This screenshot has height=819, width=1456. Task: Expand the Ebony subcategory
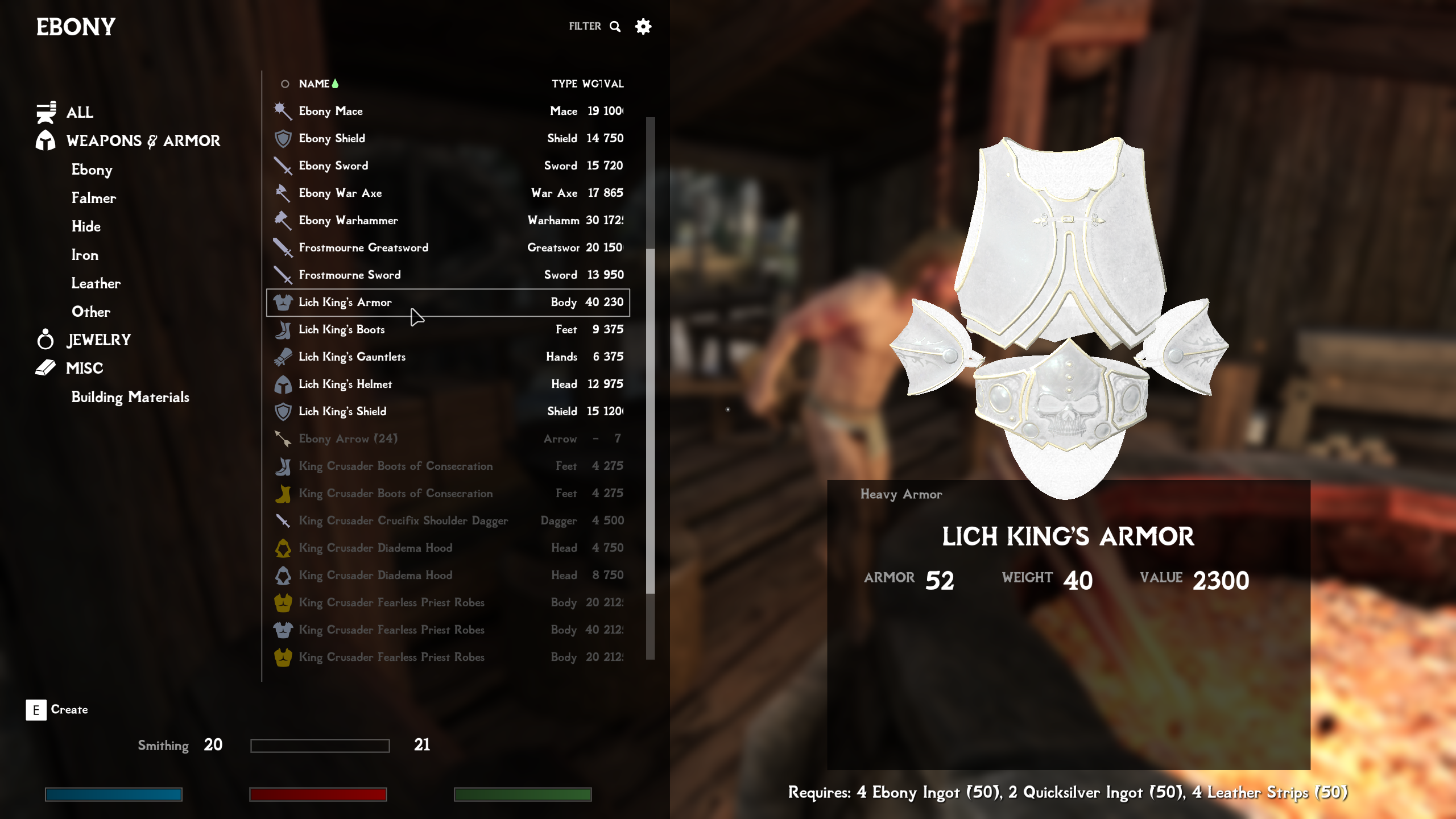coord(91,169)
